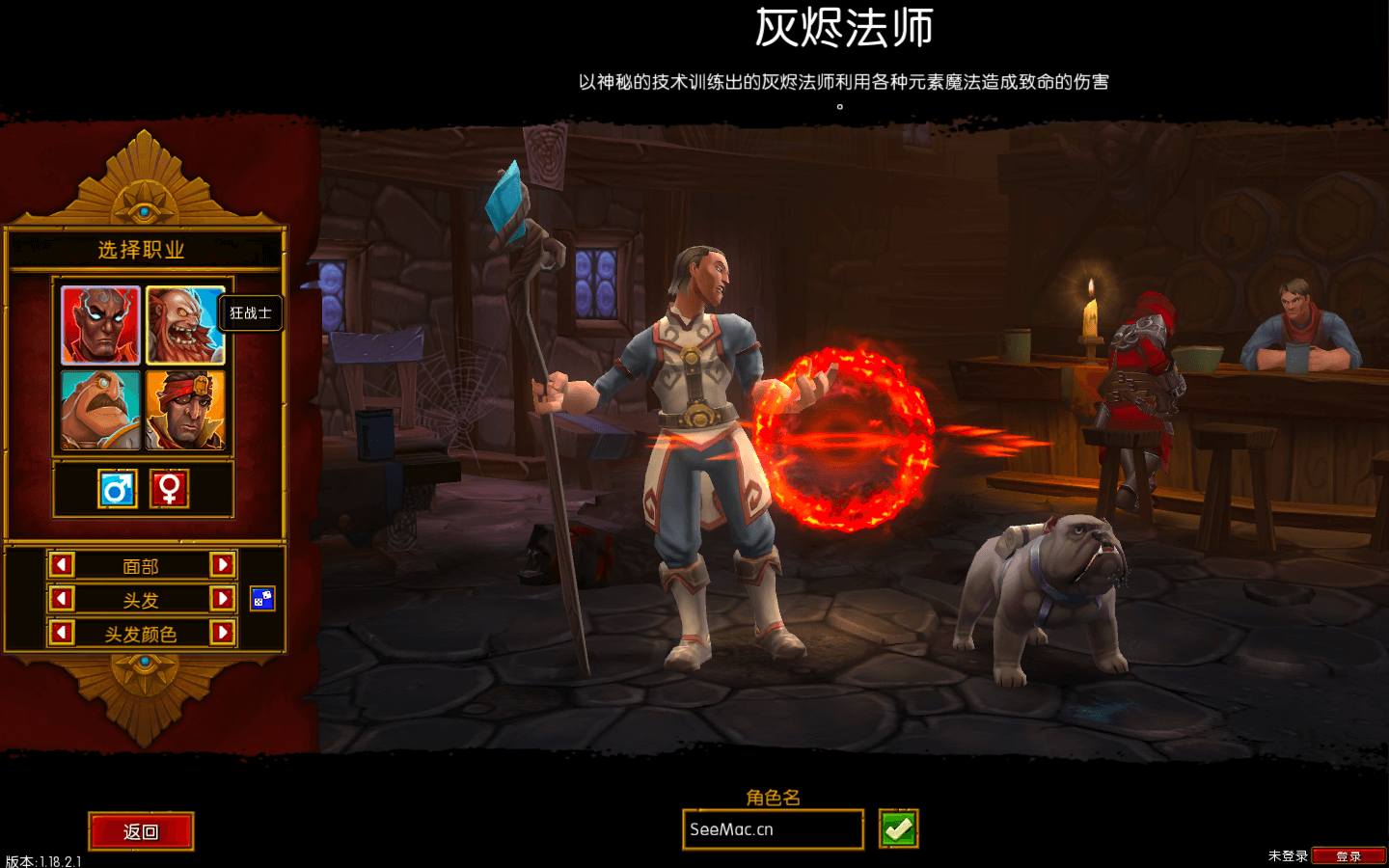Randomize appearance with the dice button
1389x868 pixels.
pos(262,599)
